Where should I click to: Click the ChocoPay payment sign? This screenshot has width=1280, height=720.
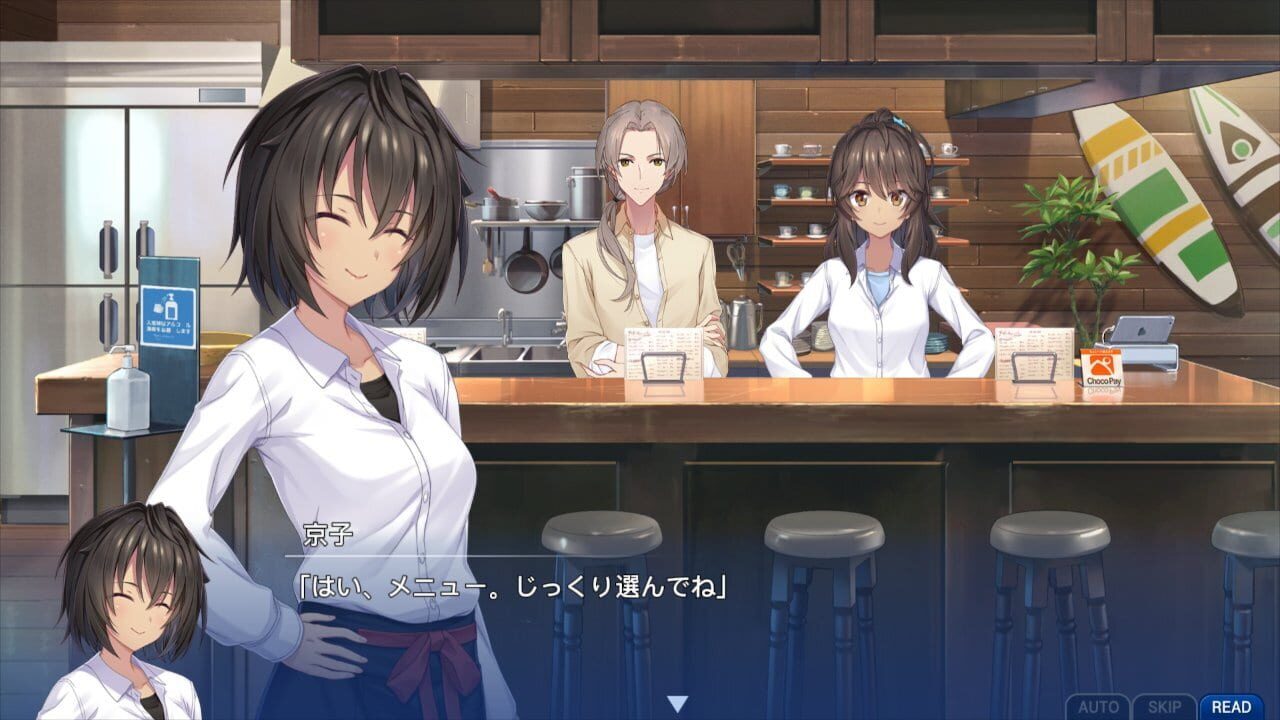point(1100,367)
